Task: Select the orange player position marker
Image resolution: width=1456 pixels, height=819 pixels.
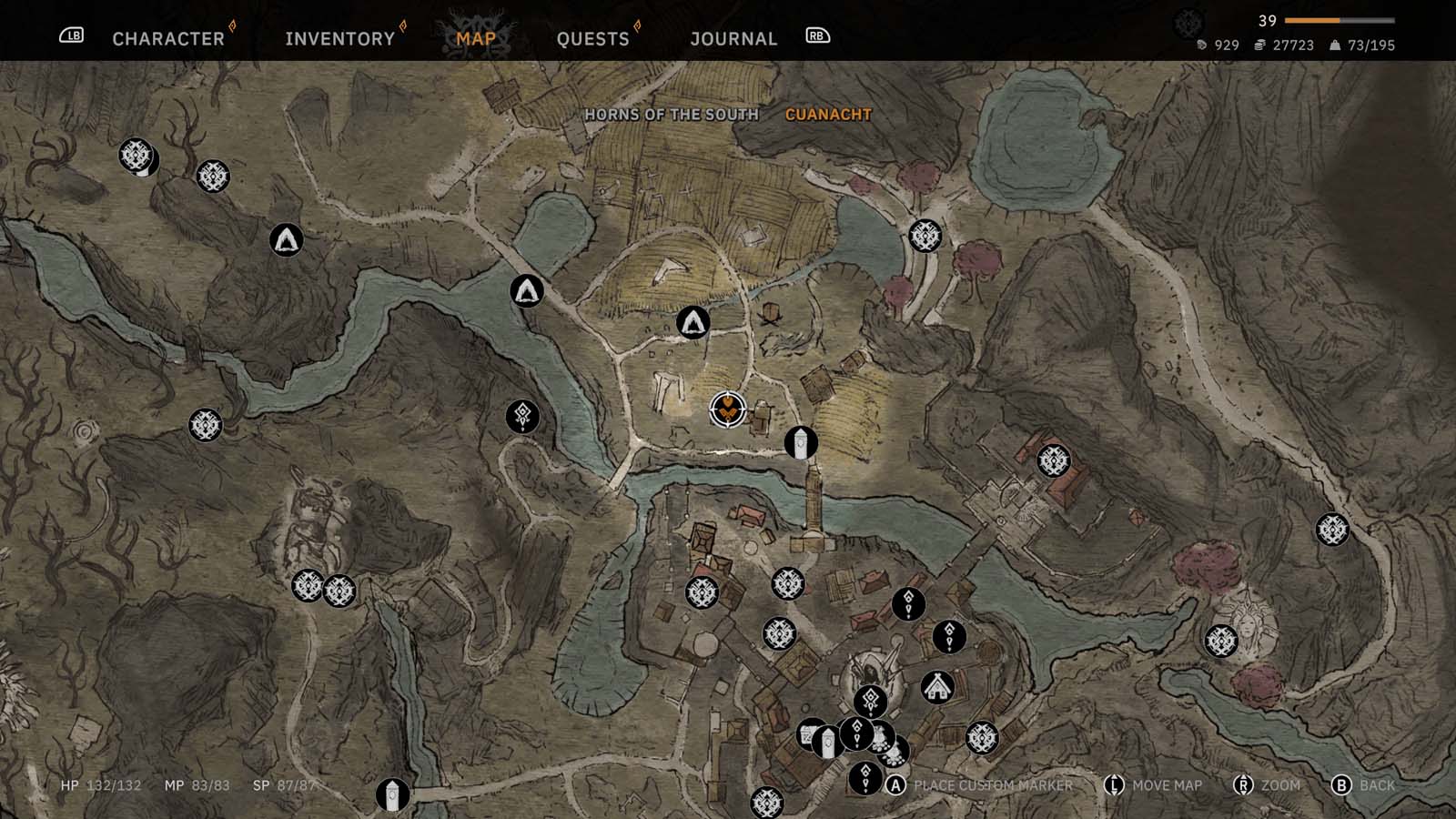Action: pyautogui.click(x=727, y=409)
